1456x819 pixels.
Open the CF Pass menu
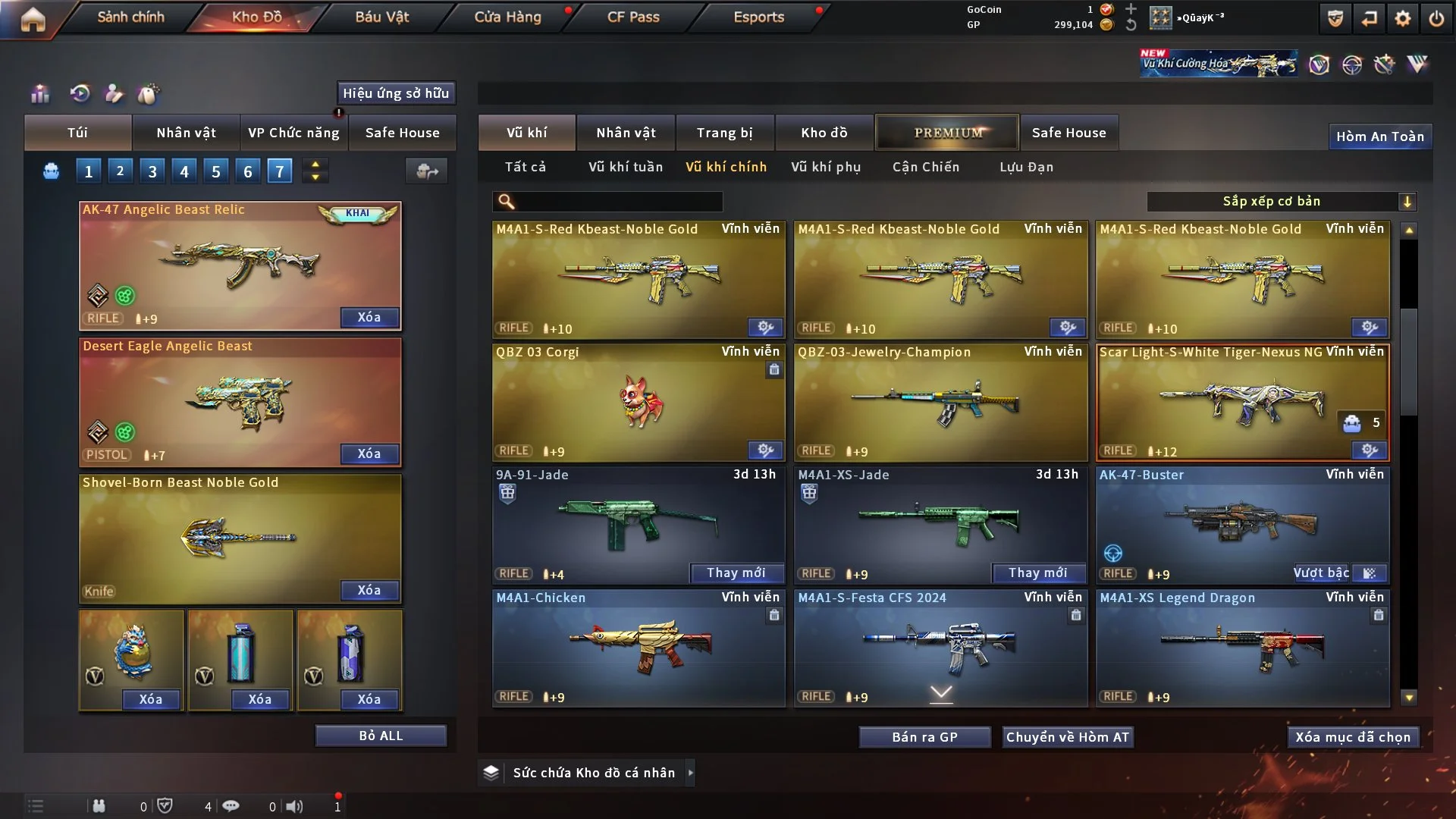click(633, 17)
